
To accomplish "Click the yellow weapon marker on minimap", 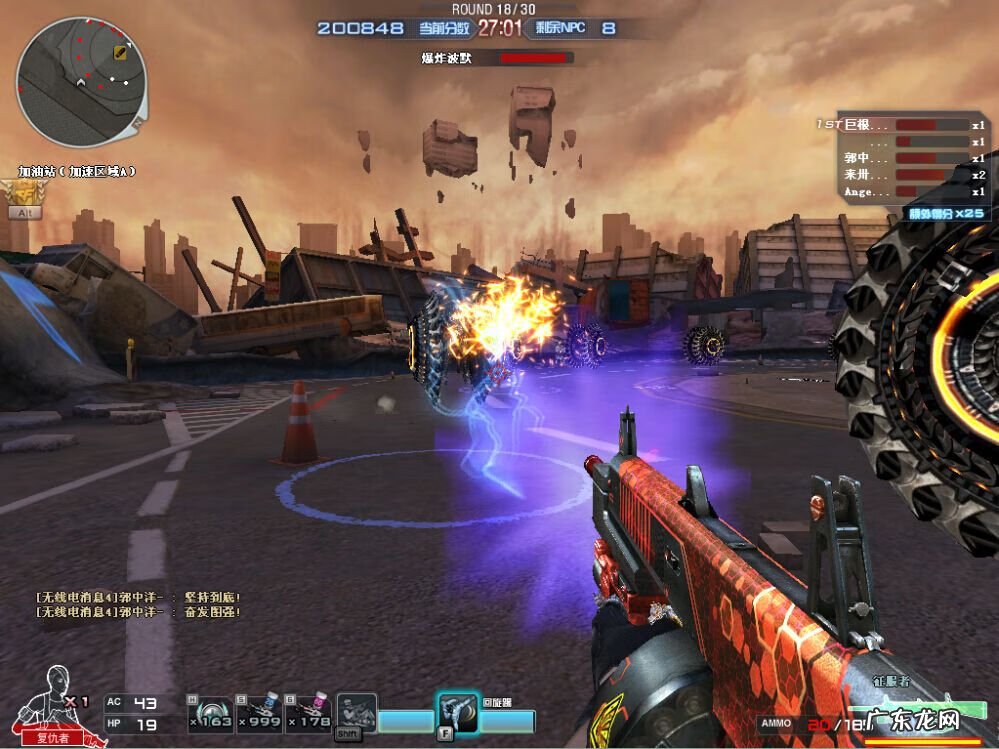I will (x=120, y=52).
